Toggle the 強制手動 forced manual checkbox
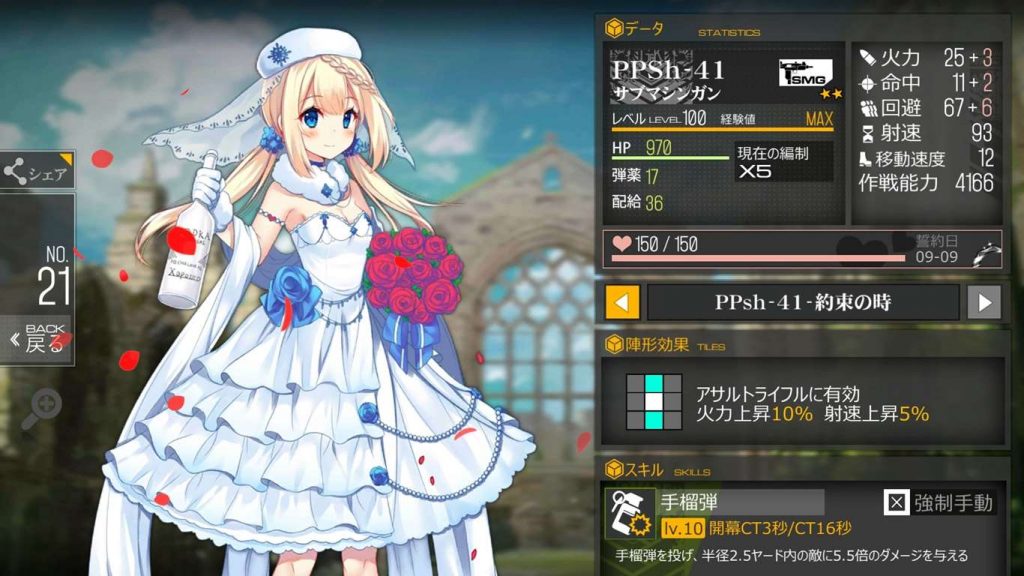 (895, 503)
